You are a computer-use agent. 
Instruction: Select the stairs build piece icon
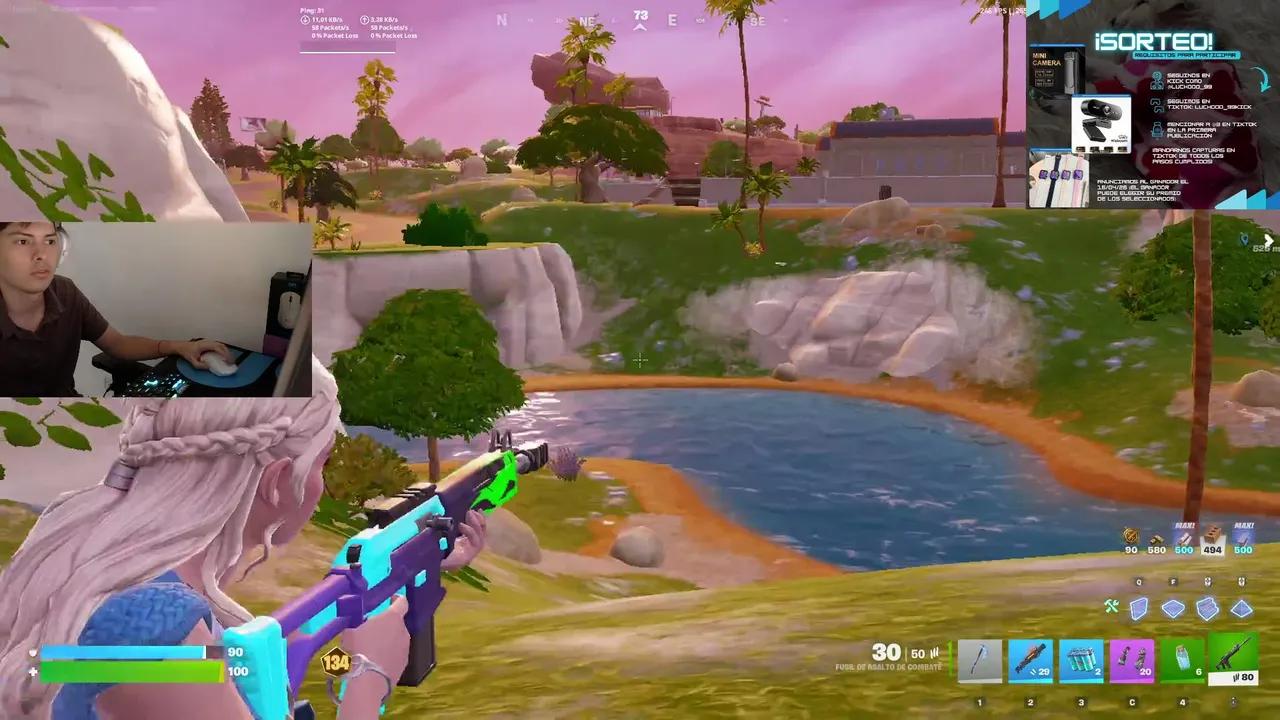[1208, 610]
